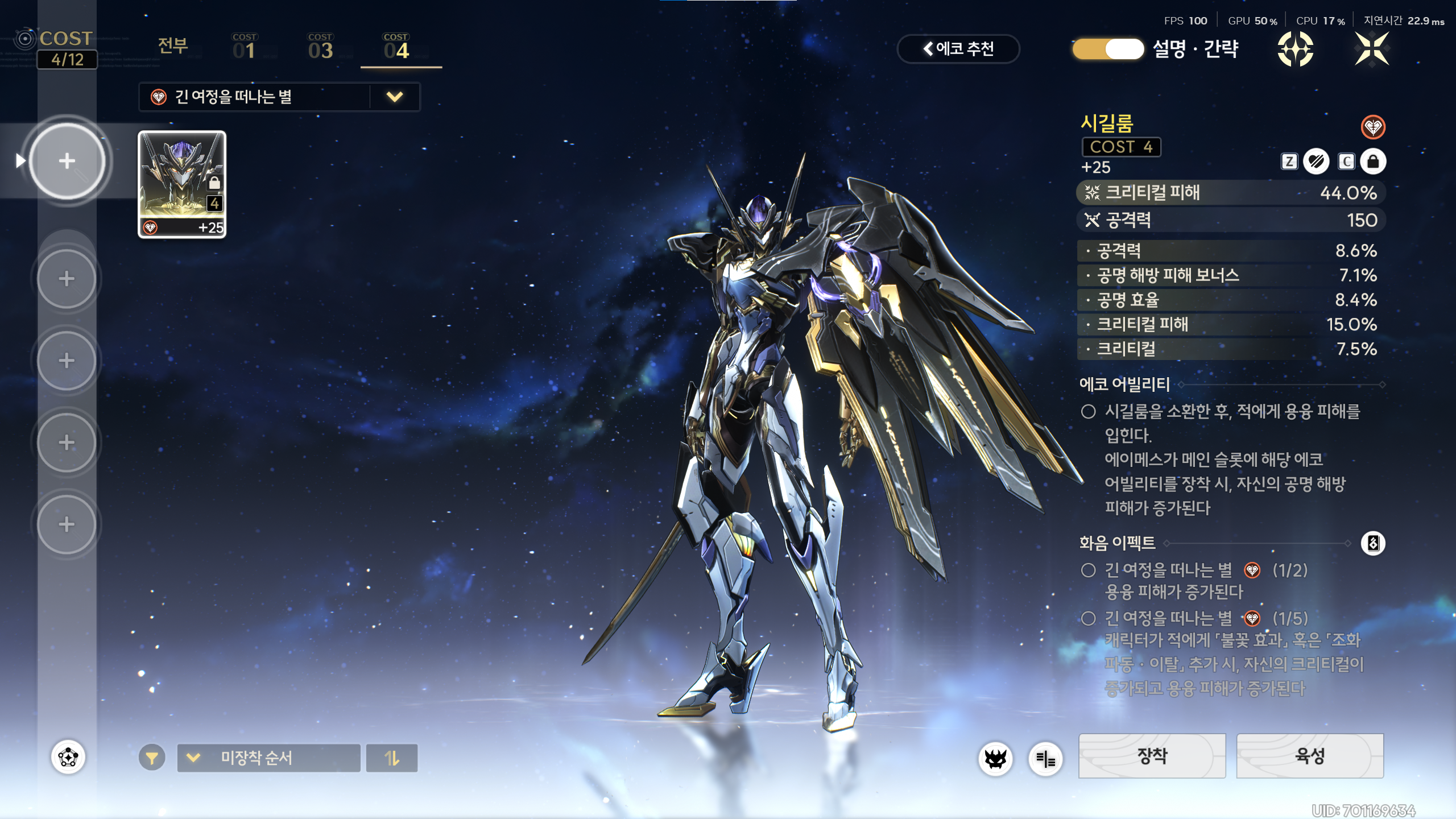The height and width of the screenshot is (819, 1456).
Task: Switch to the 전부 (All) tab
Action: [173, 46]
